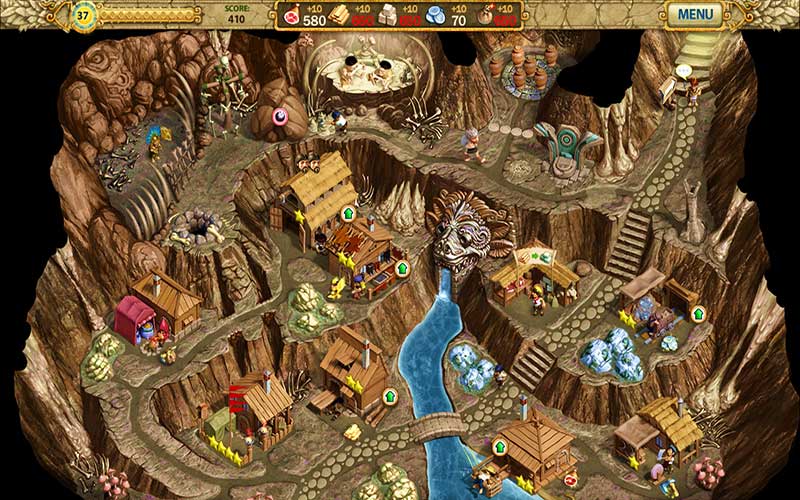800x500 pixels.
Task: Click upgrade arrow on the thatched-roof hut
Action: tap(348, 213)
